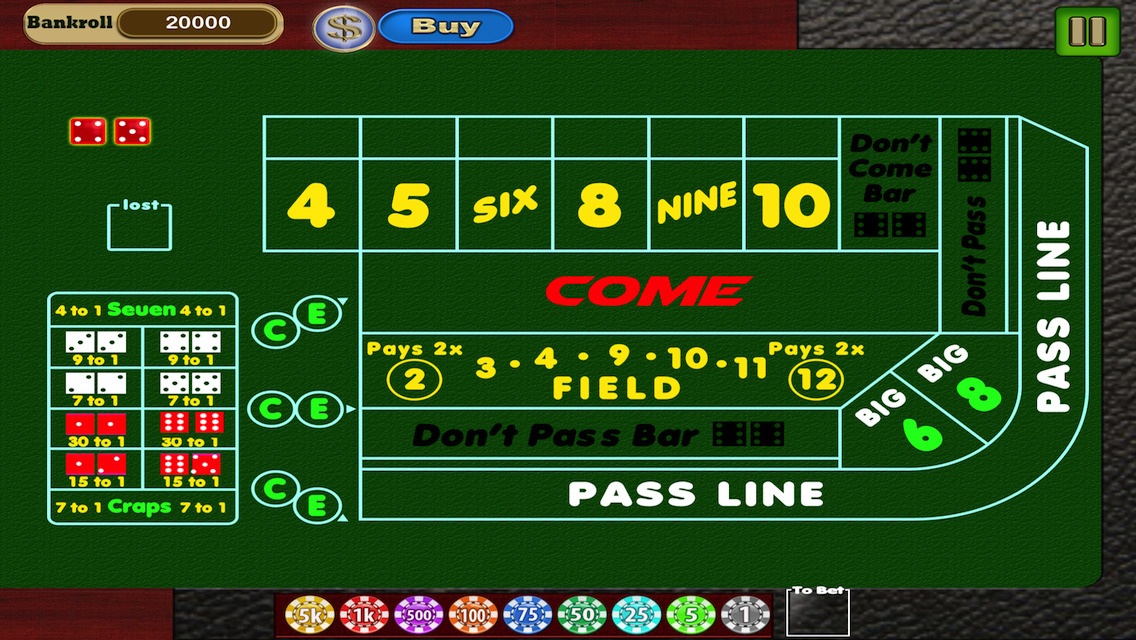Select the 25 chip
Image resolution: width=1136 pixels, height=640 pixels.
pos(636,614)
